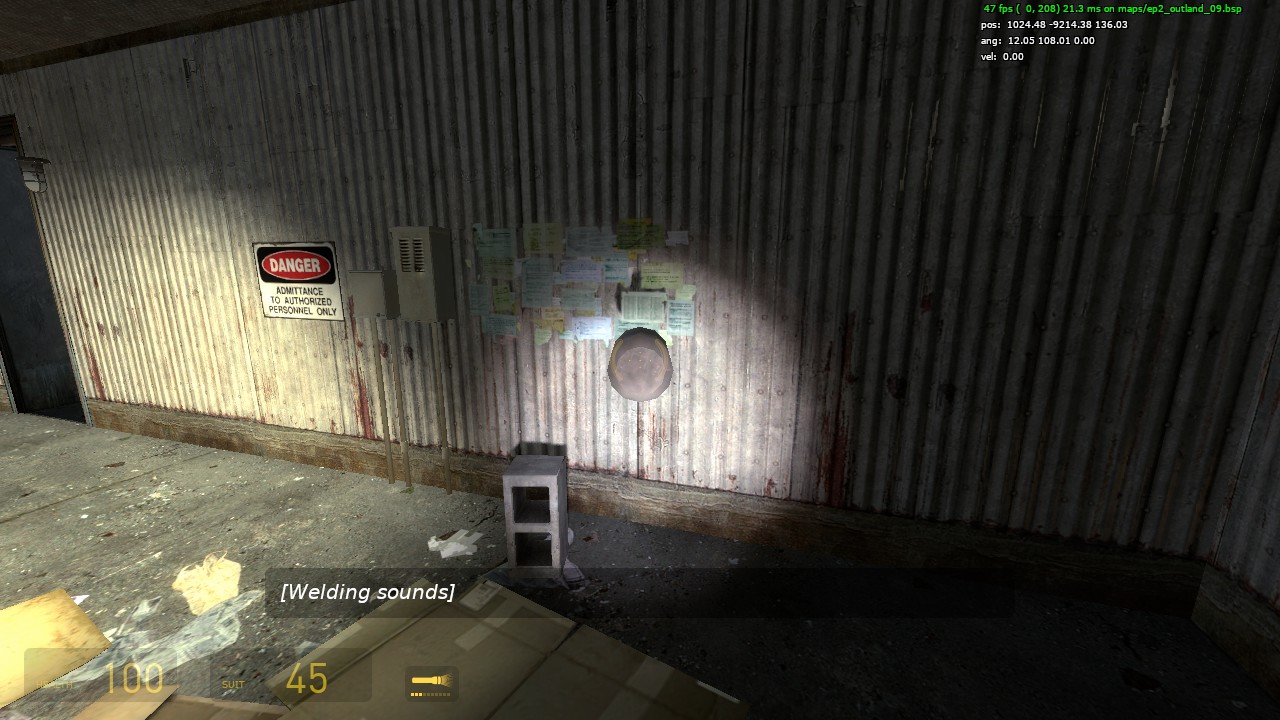
Task: Click the SUIT 45 readout panel
Action: 290,680
